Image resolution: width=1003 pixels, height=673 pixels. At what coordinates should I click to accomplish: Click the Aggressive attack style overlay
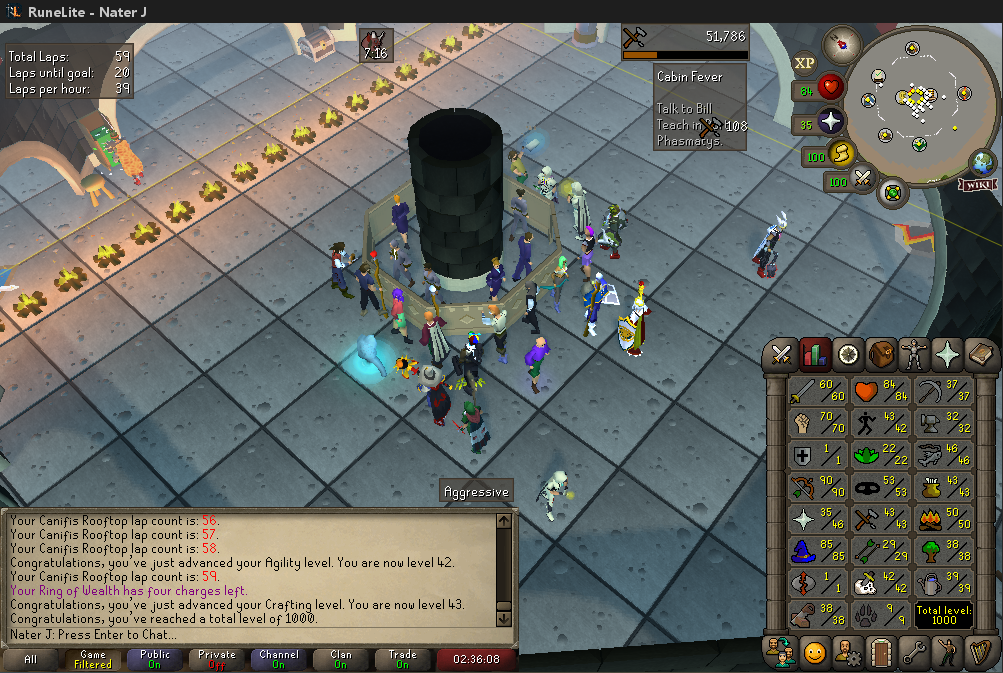click(x=476, y=492)
